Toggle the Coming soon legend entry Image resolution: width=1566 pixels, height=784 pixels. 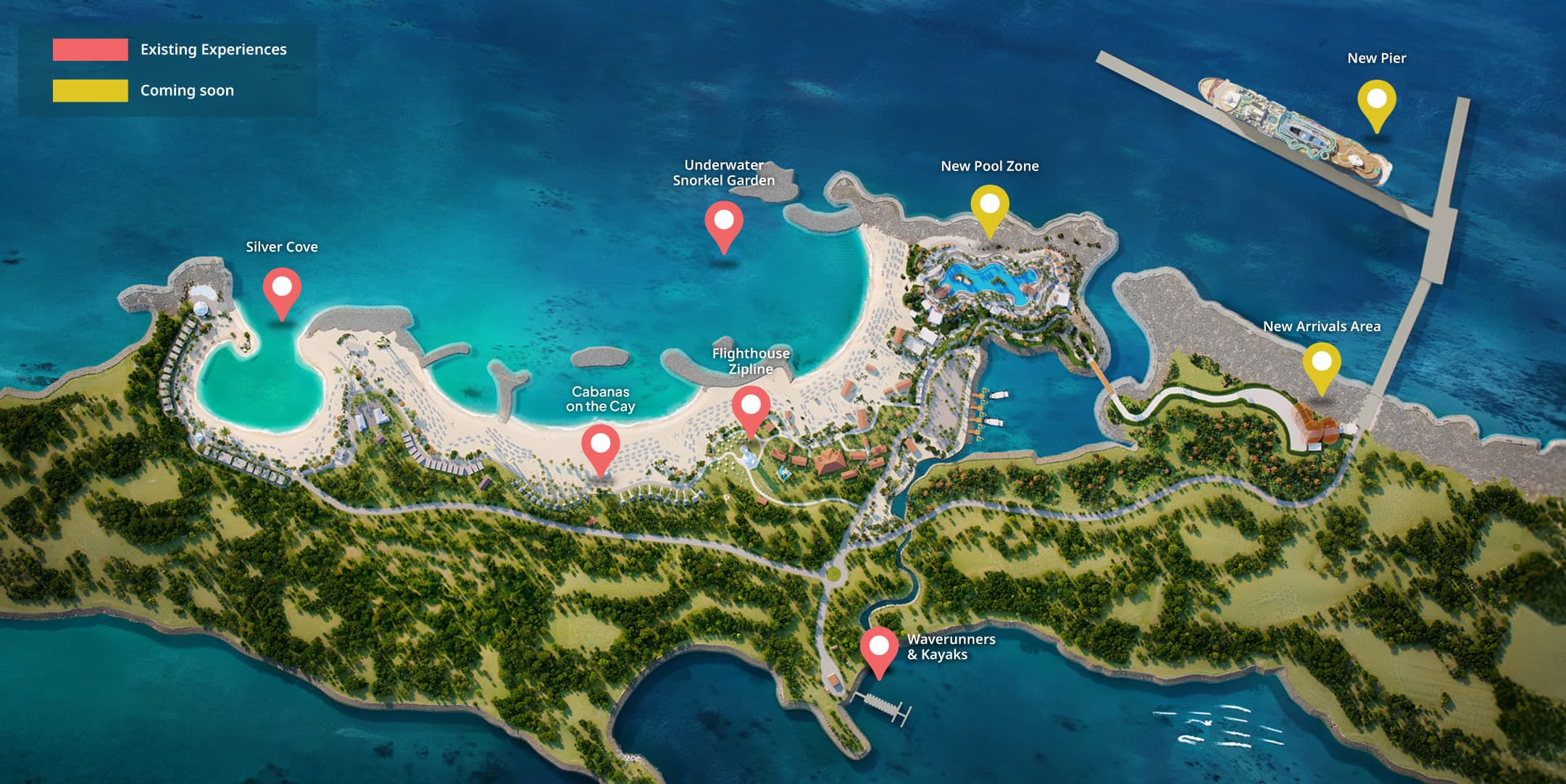click(x=143, y=91)
